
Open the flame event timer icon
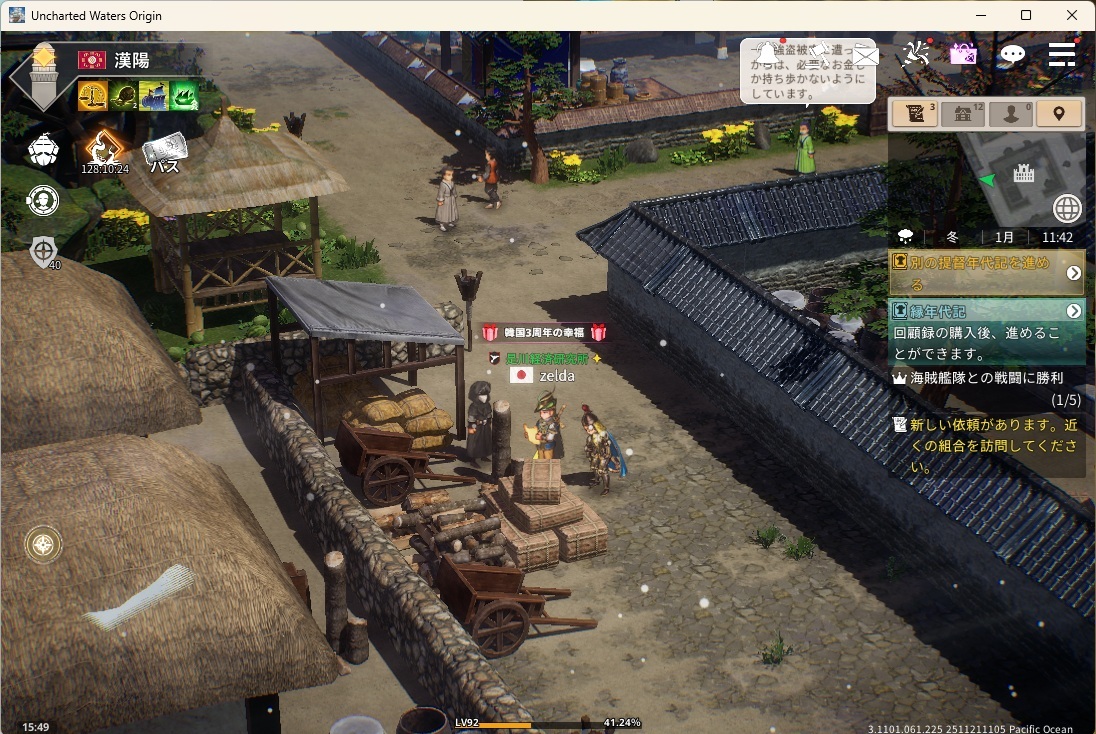(x=104, y=150)
